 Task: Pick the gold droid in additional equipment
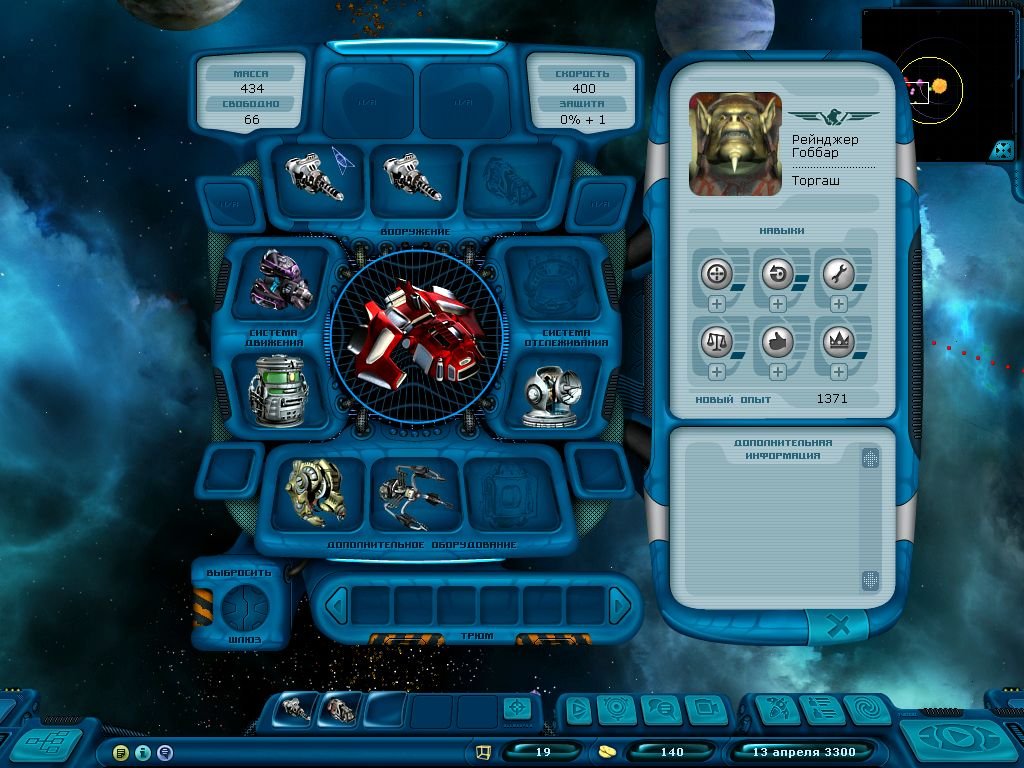313,492
